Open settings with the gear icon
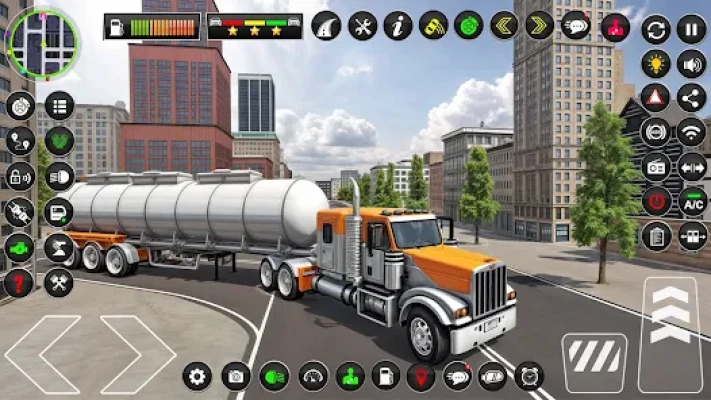The width and height of the screenshot is (711, 400). point(198,376)
